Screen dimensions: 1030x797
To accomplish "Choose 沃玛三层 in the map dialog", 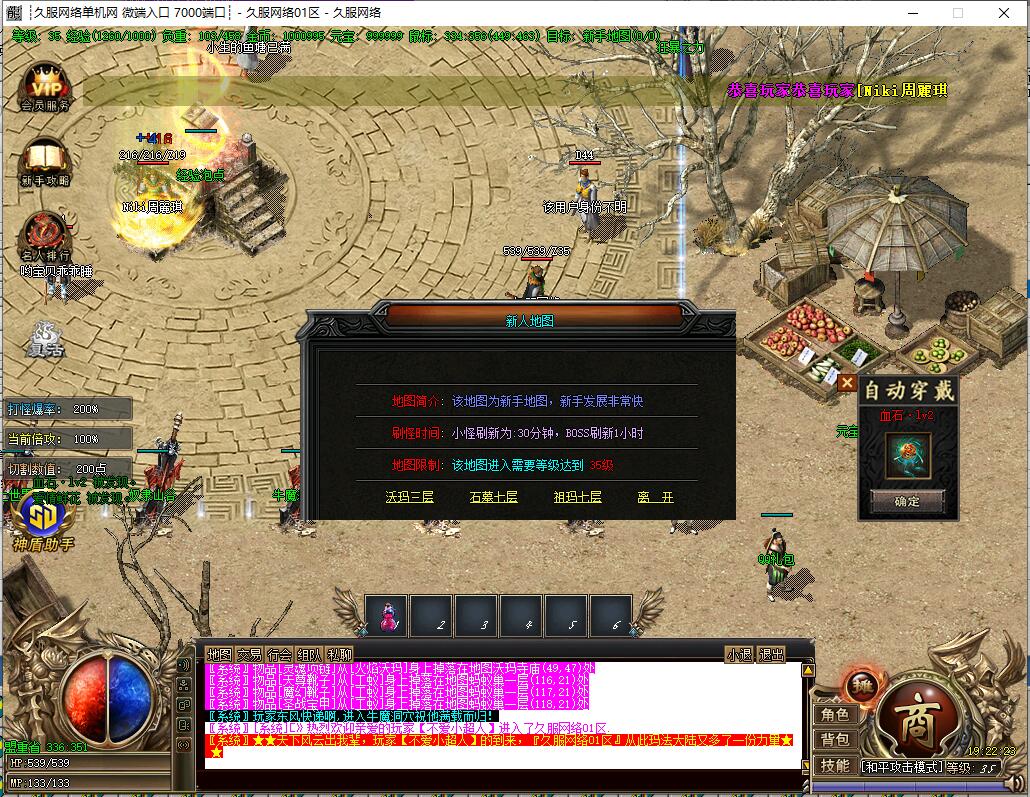I will 410,497.
